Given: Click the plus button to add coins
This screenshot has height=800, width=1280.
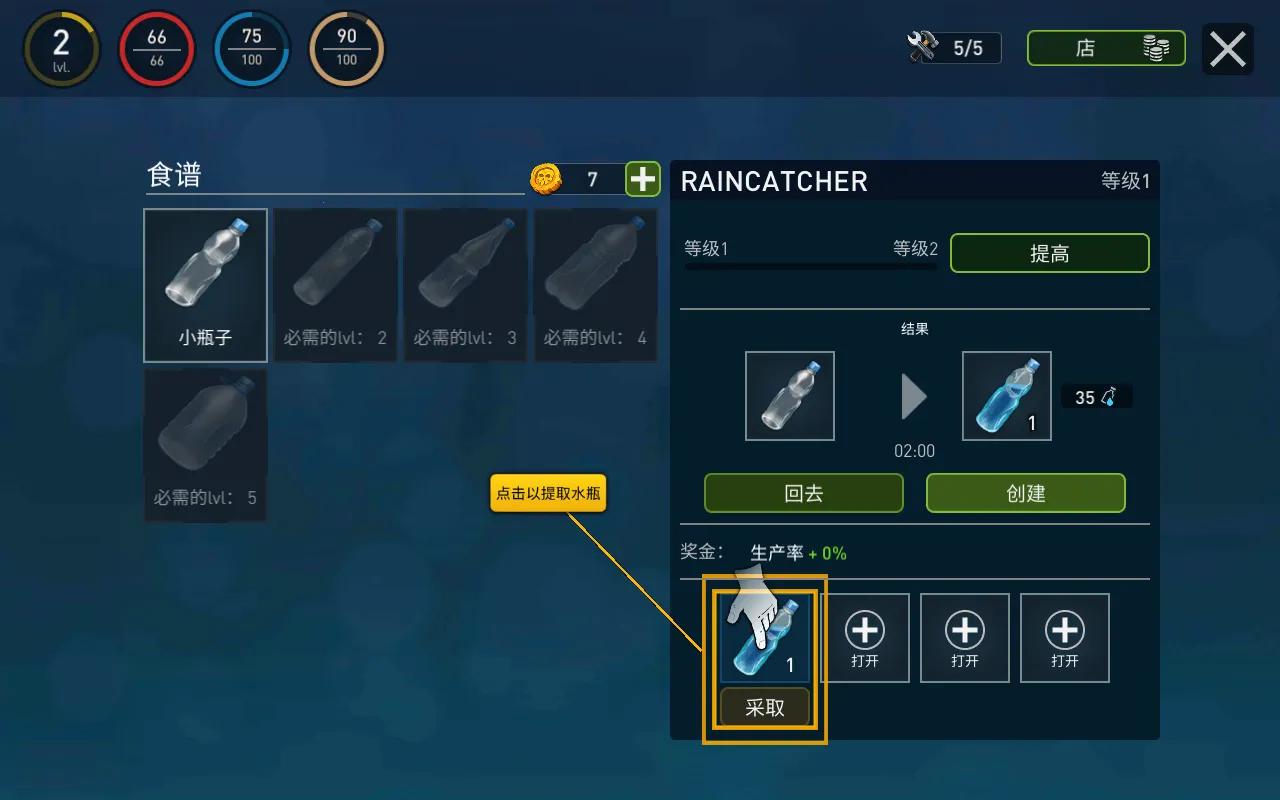Looking at the screenshot, I should [641, 178].
